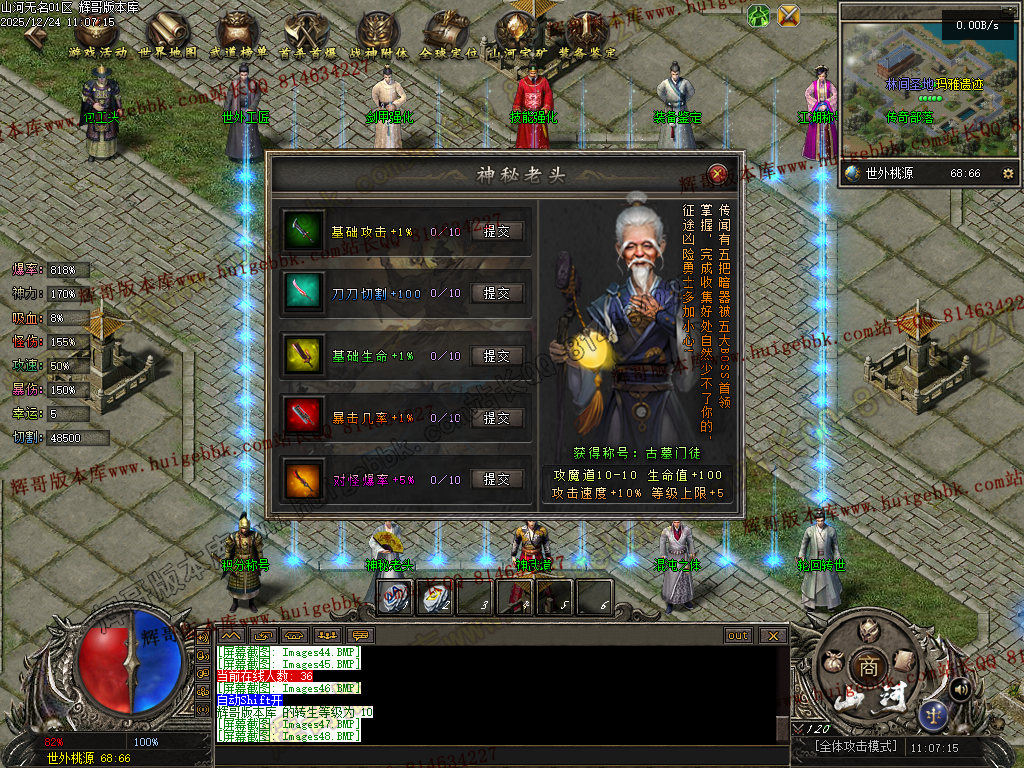
Task: Open the 世界地图 world map
Action: pos(168,35)
